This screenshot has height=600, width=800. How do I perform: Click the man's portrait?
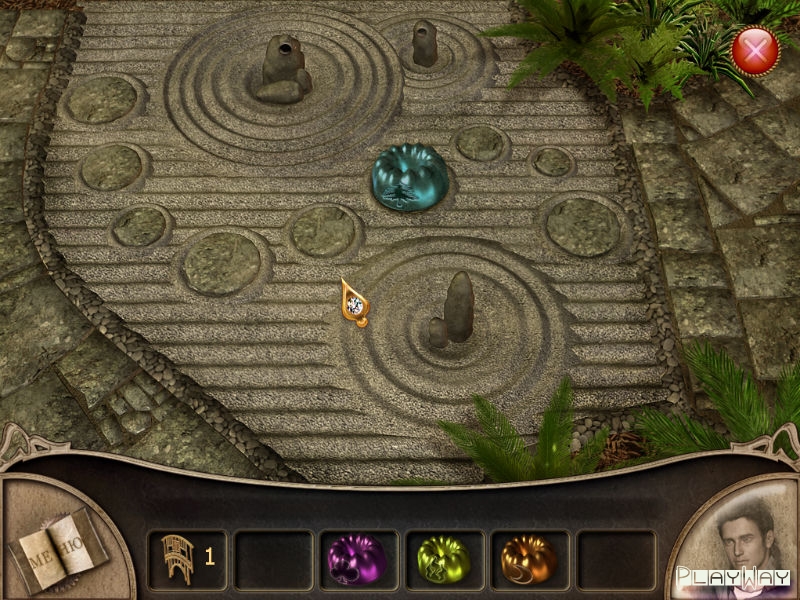(742, 540)
